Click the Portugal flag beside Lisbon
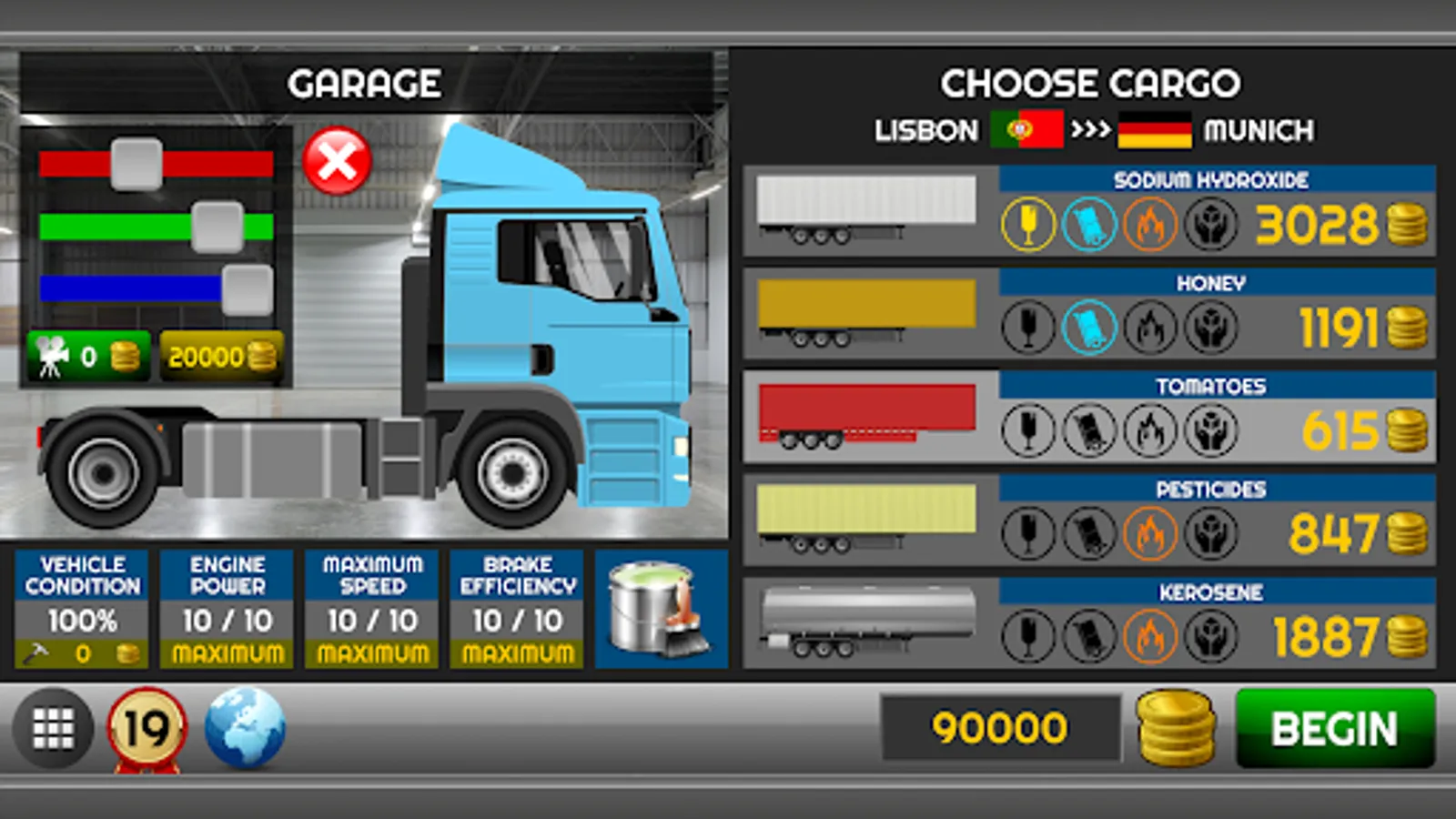Viewport: 1456px width, 819px height. coord(1029,130)
